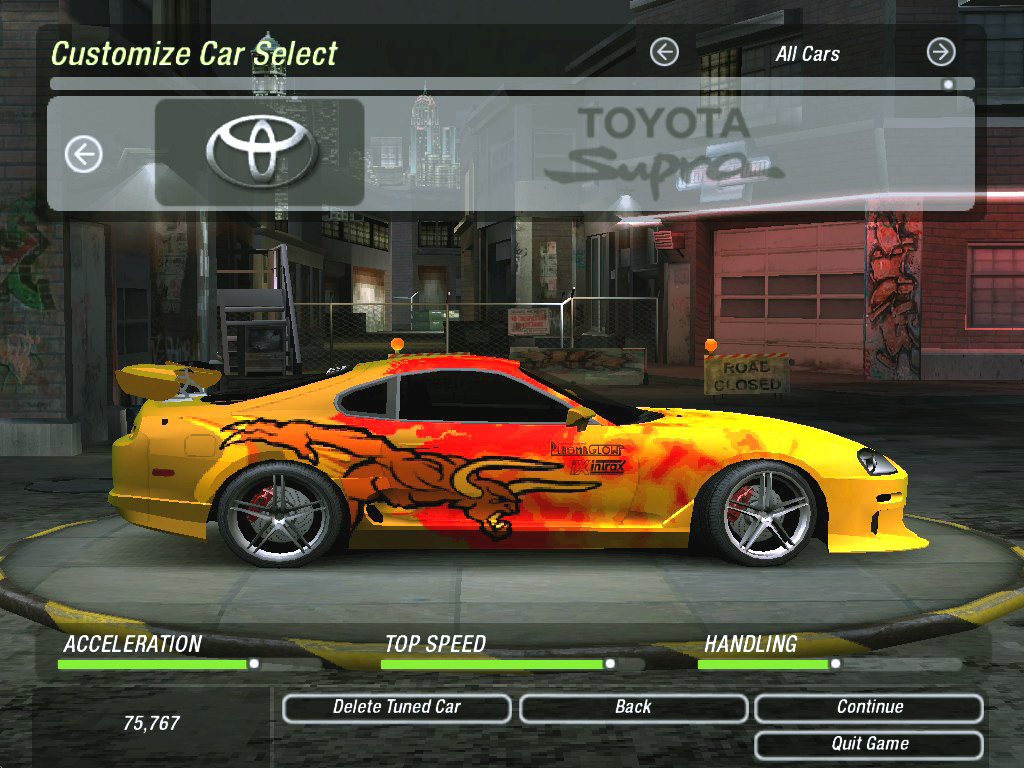Delete the tuned car

397,708
